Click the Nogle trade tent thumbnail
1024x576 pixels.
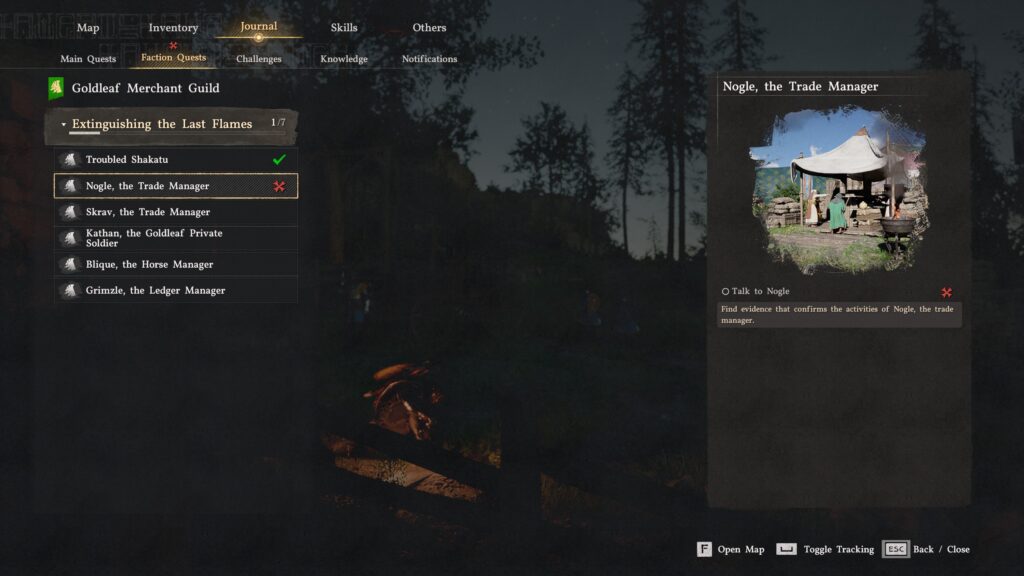838,188
